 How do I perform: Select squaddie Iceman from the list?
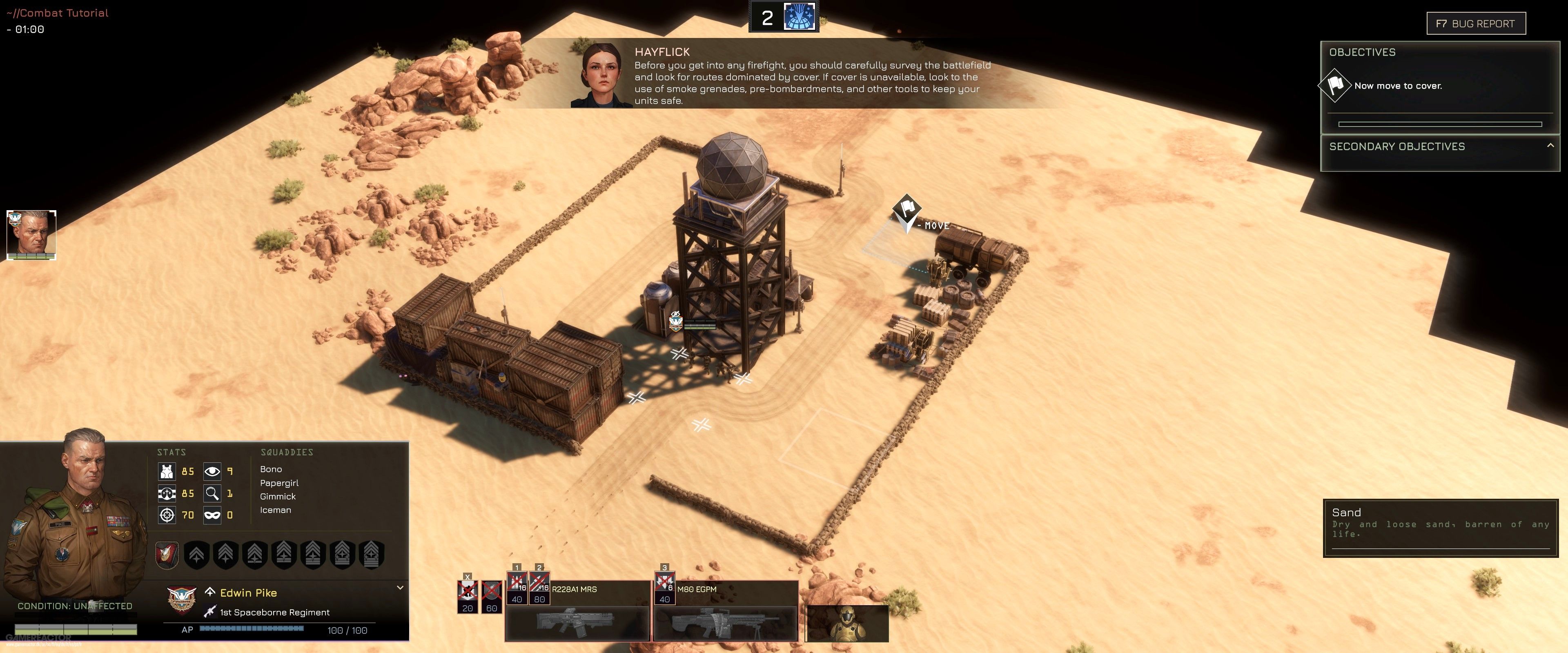click(275, 510)
